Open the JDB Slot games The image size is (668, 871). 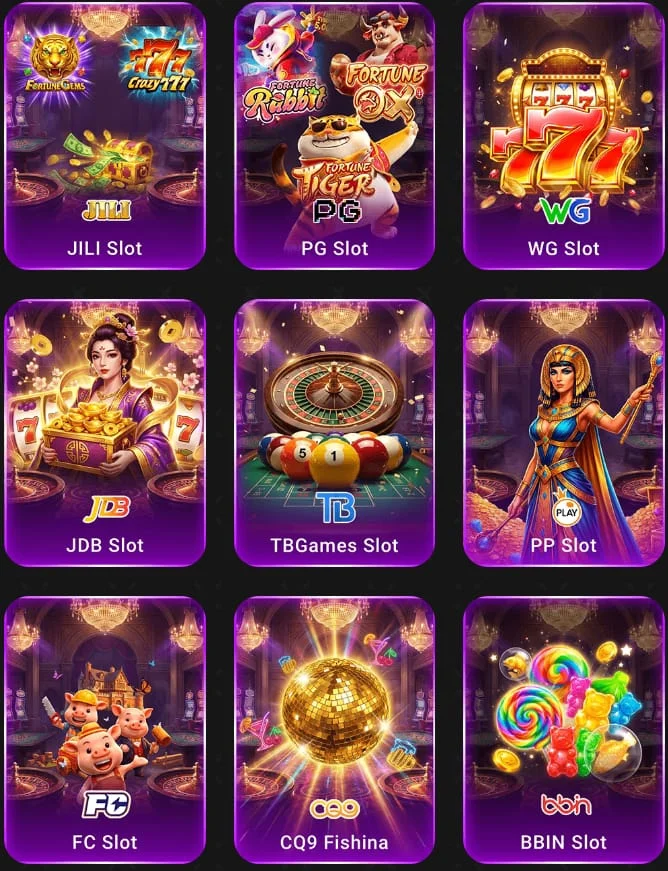(105, 433)
